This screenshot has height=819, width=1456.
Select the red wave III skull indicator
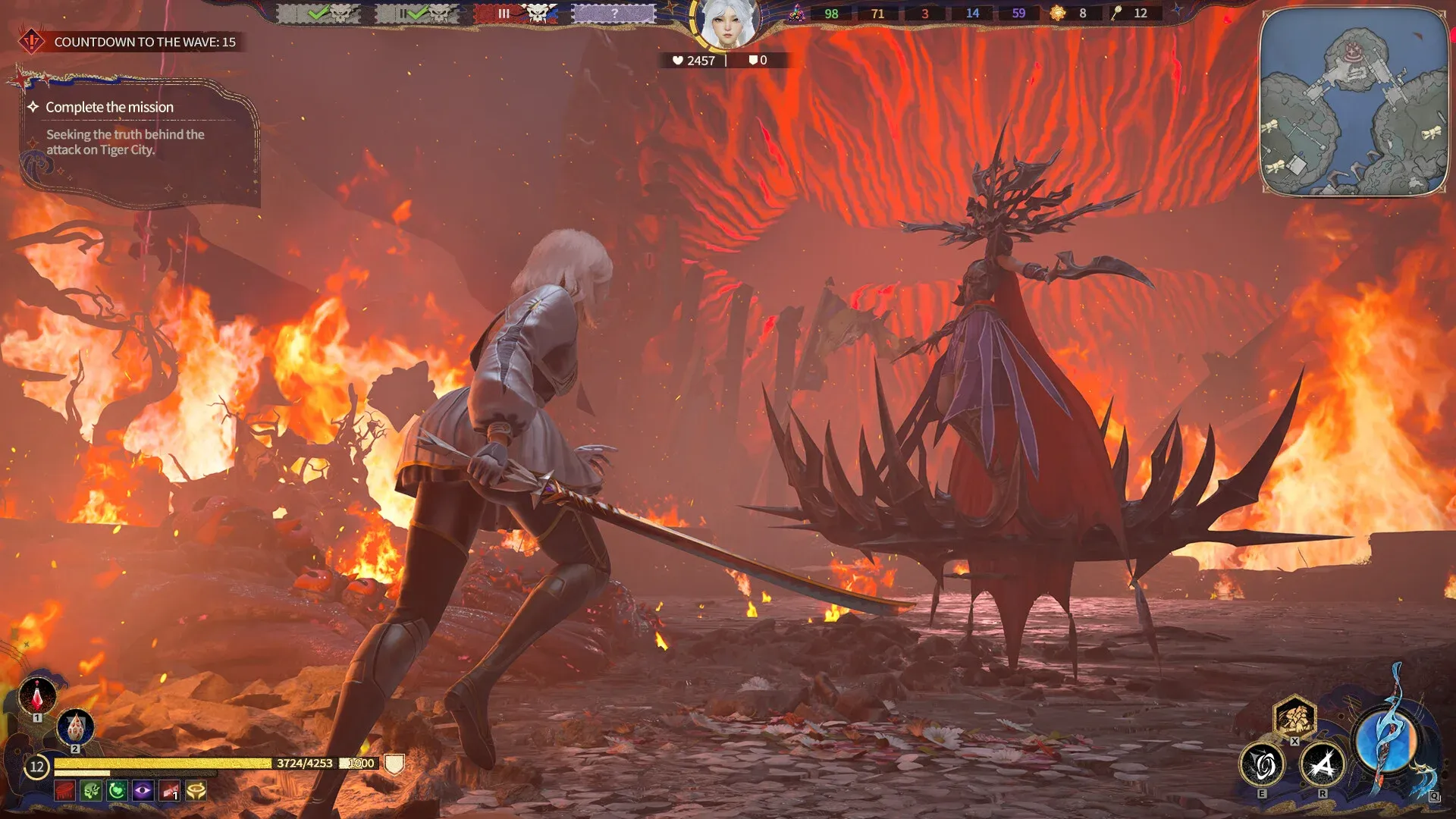click(x=516, y=14)
